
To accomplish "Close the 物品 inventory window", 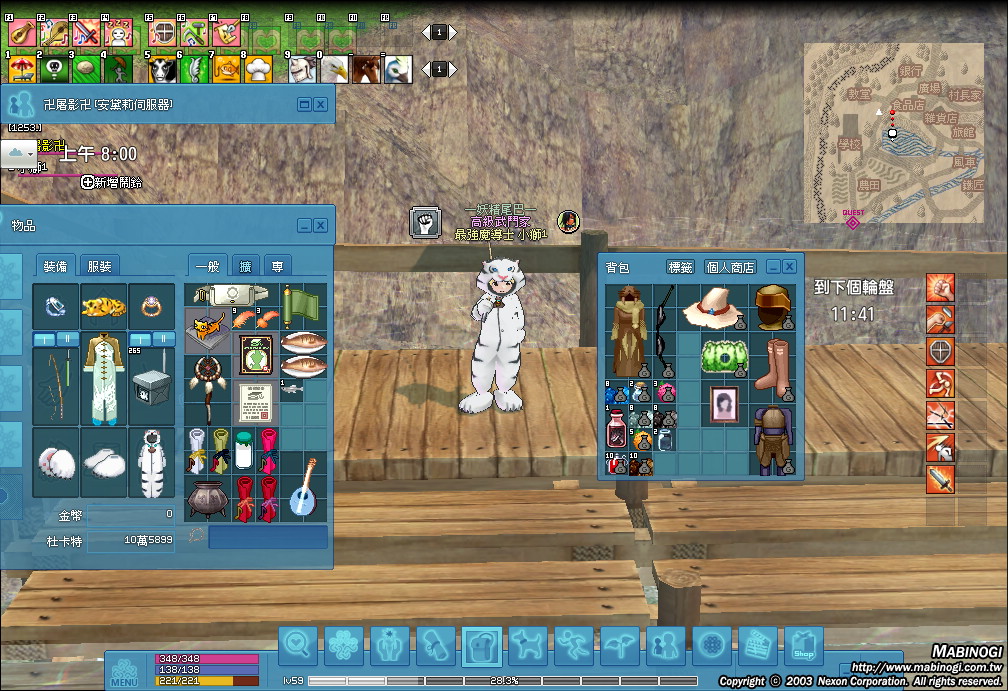I will click(321, 226).
